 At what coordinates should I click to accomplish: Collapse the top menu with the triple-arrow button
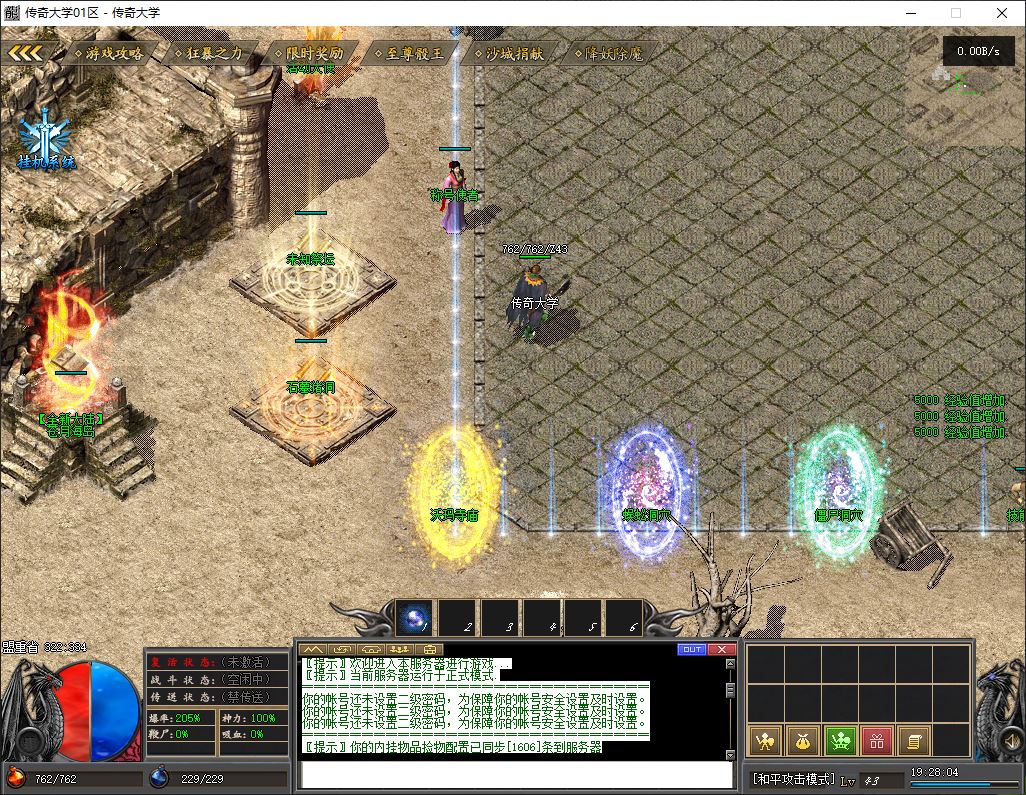click(26, 53)
